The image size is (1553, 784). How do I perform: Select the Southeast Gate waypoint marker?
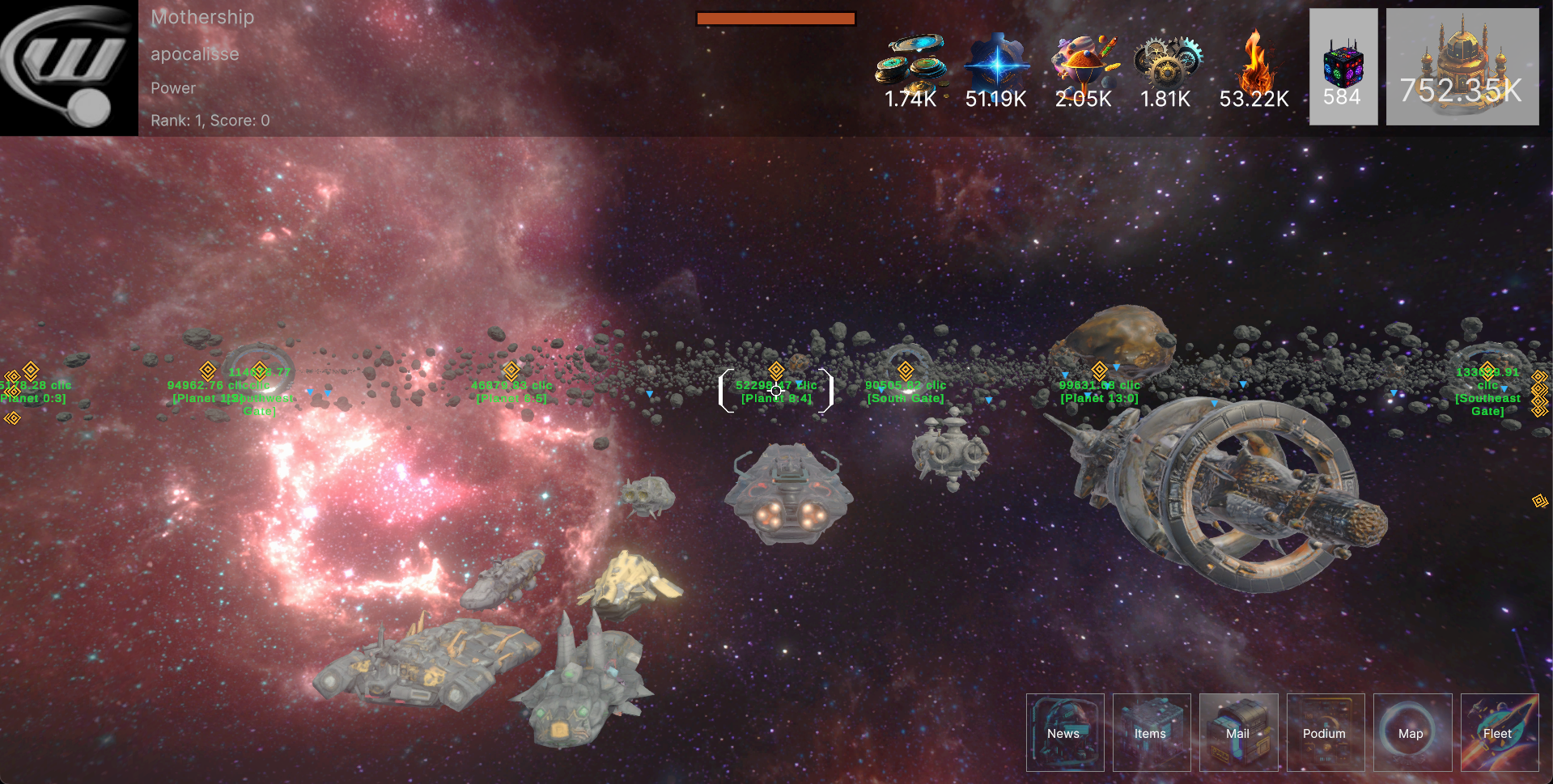[1487, 371]
